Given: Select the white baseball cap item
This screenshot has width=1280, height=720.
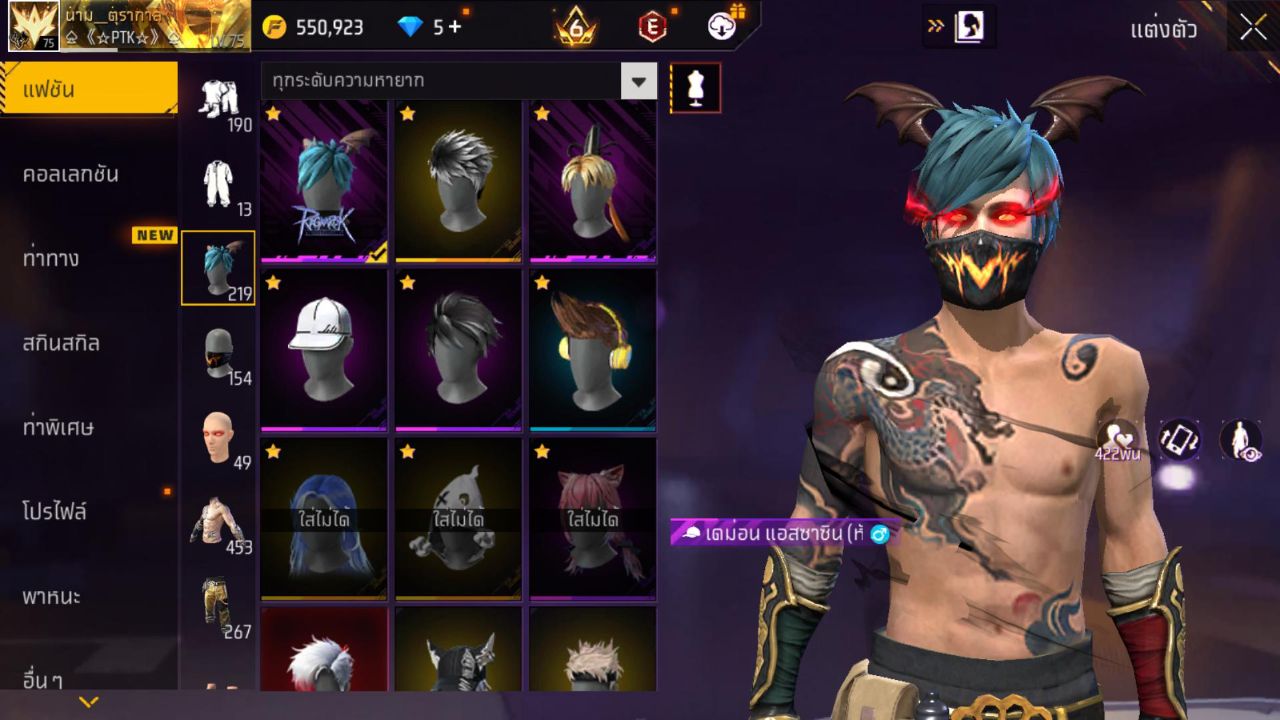Looking at the screenshot, I should point(323,349).
